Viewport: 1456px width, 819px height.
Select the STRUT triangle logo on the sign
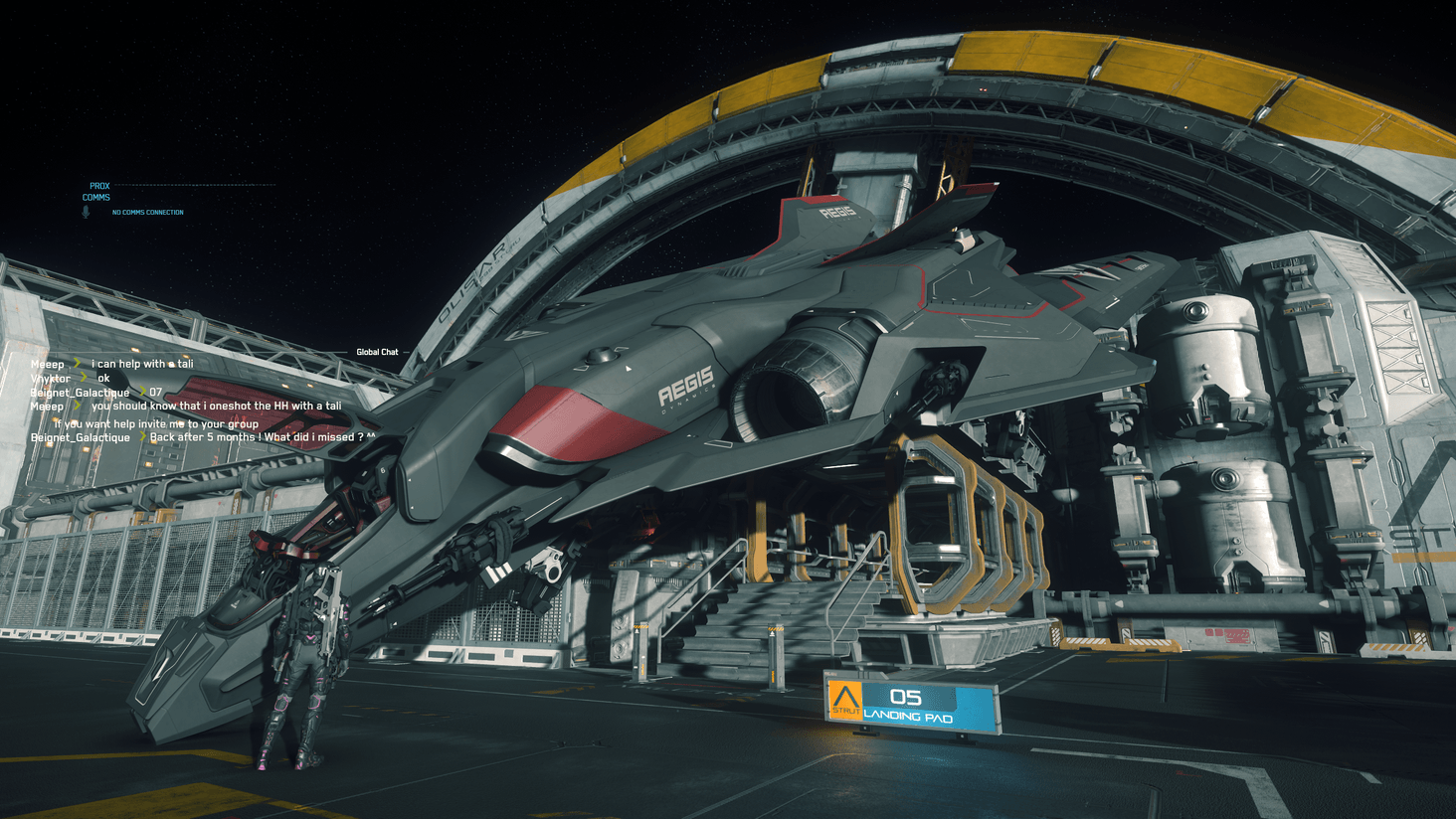[845, 696]
